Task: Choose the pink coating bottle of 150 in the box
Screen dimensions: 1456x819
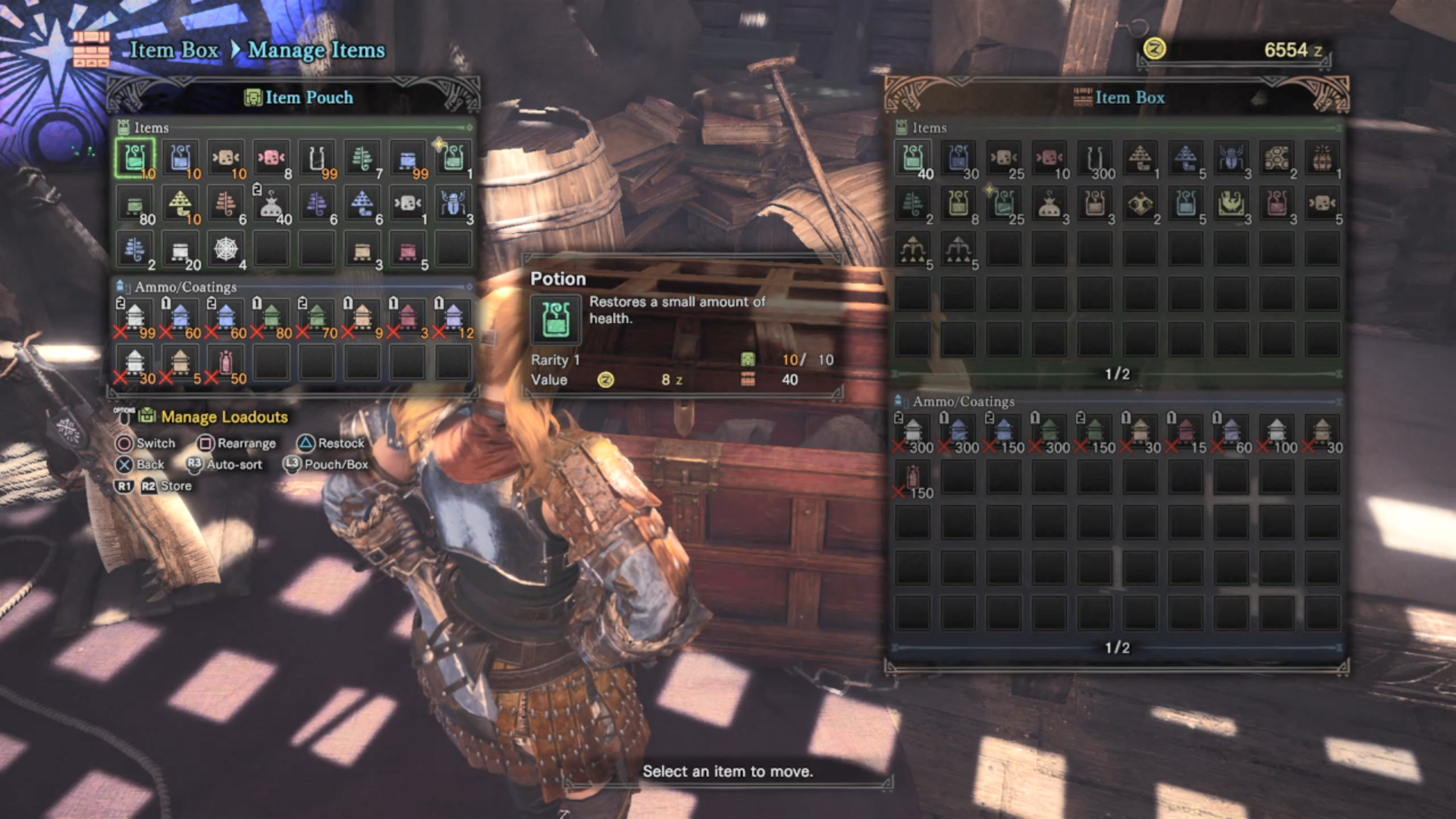Action: (x=913, y=478)
